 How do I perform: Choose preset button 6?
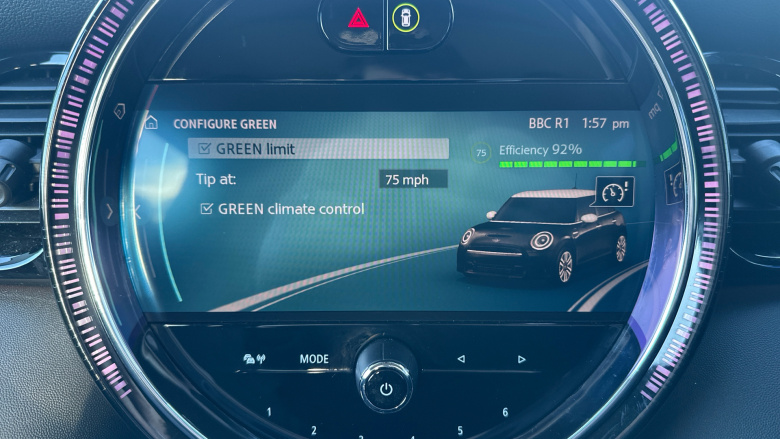[505, 412]
